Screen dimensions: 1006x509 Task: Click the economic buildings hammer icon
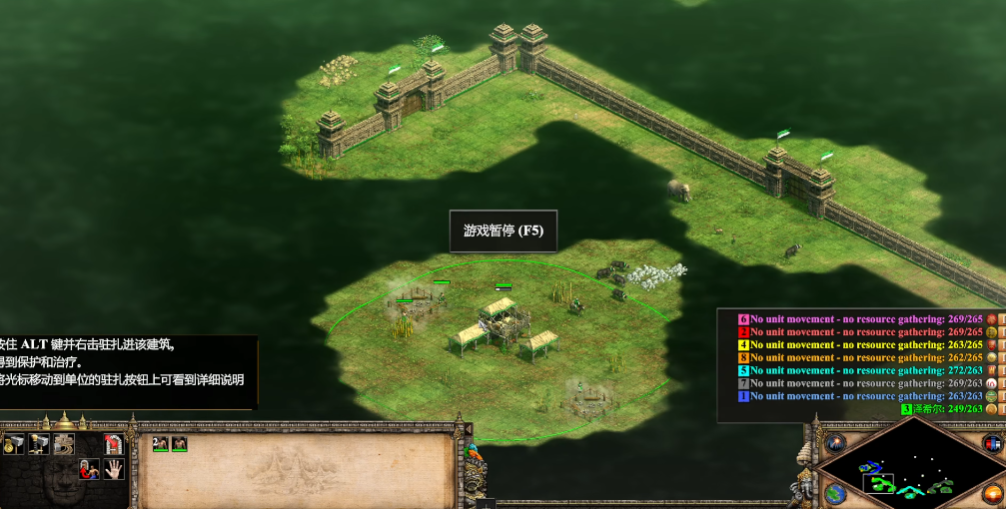coord(14,444)
